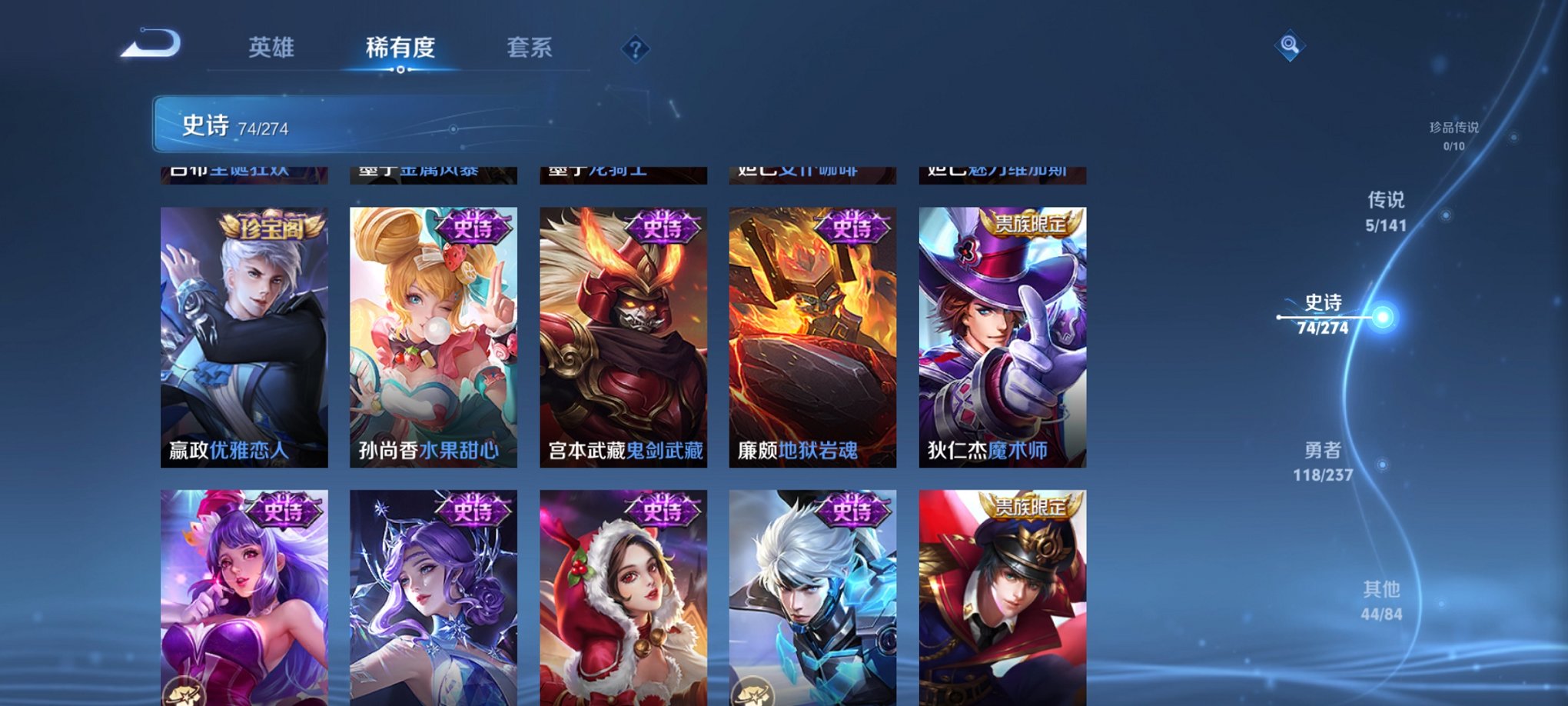Open the search magnifier icon
This screenshot has height=706, width=1568.
click(1291, 44)
